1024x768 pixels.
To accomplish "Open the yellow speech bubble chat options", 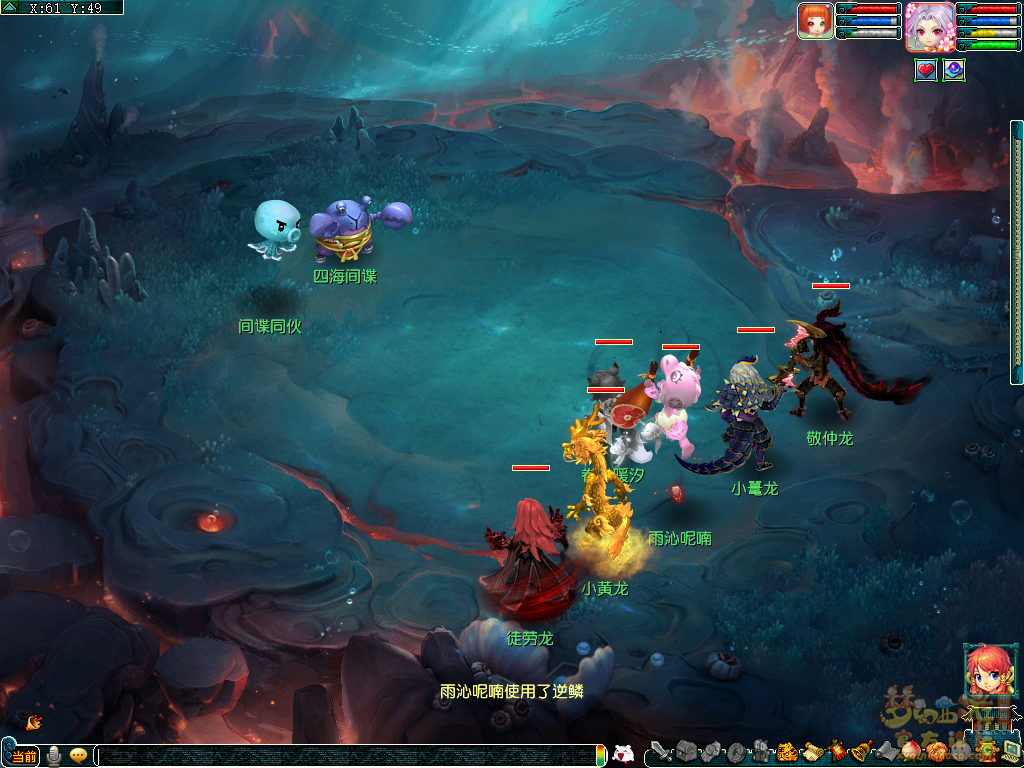I will (x=78, y=756).
